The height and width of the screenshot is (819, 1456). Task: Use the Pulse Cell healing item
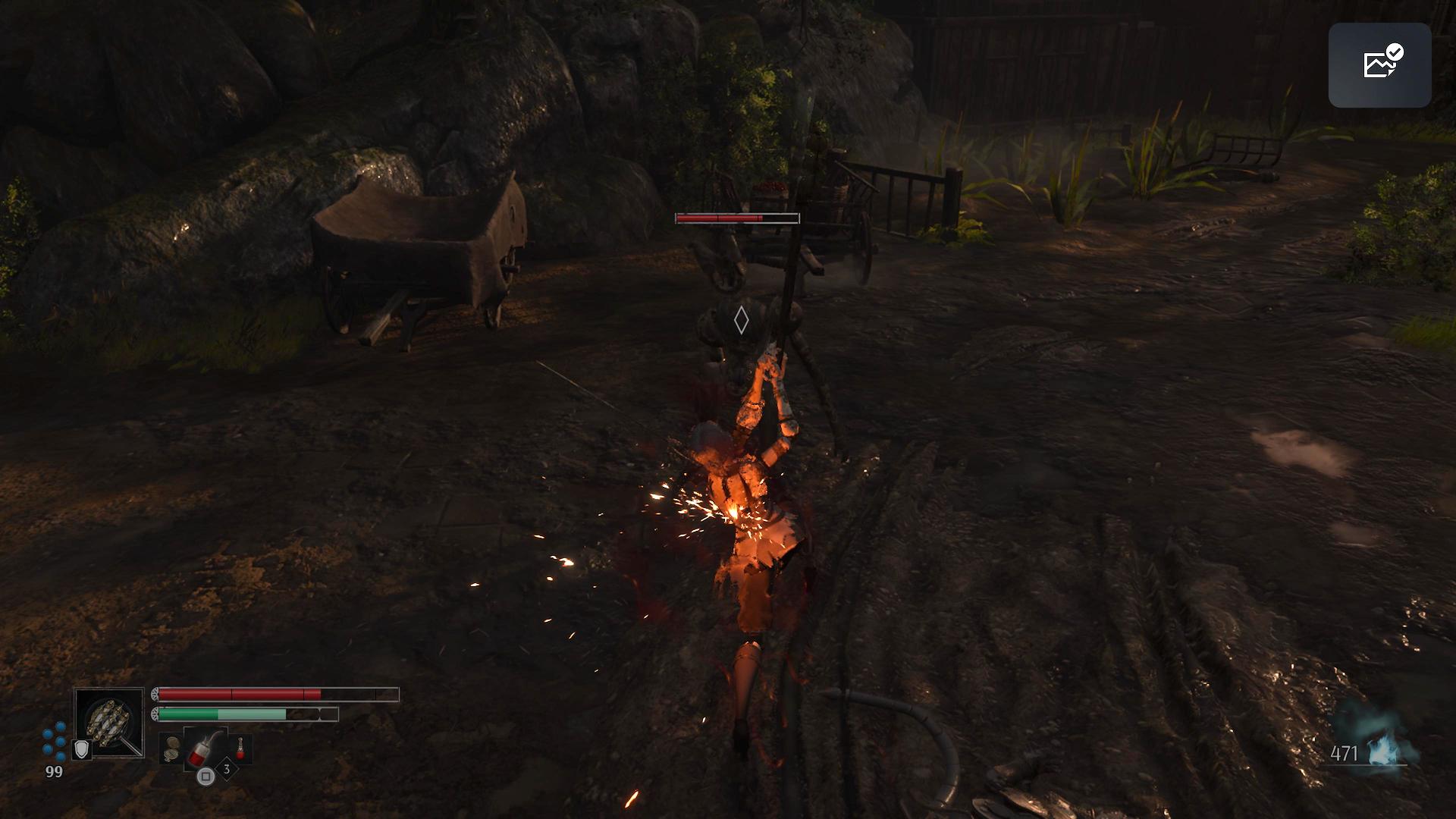coord(206,746)
